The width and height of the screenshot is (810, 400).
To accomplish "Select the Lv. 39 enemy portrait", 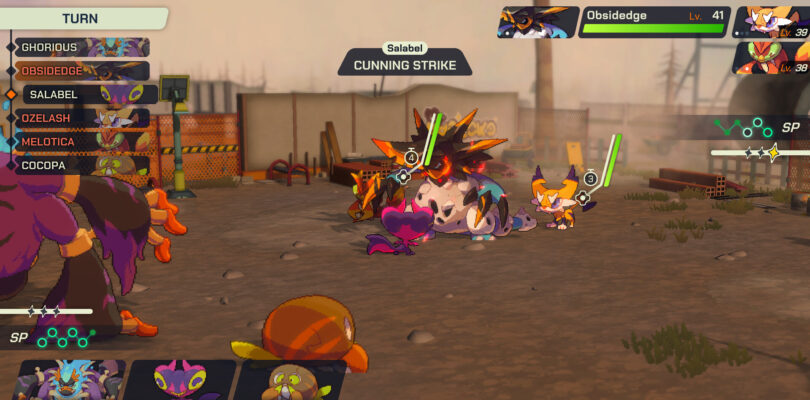I will click(x=772, y=22).
